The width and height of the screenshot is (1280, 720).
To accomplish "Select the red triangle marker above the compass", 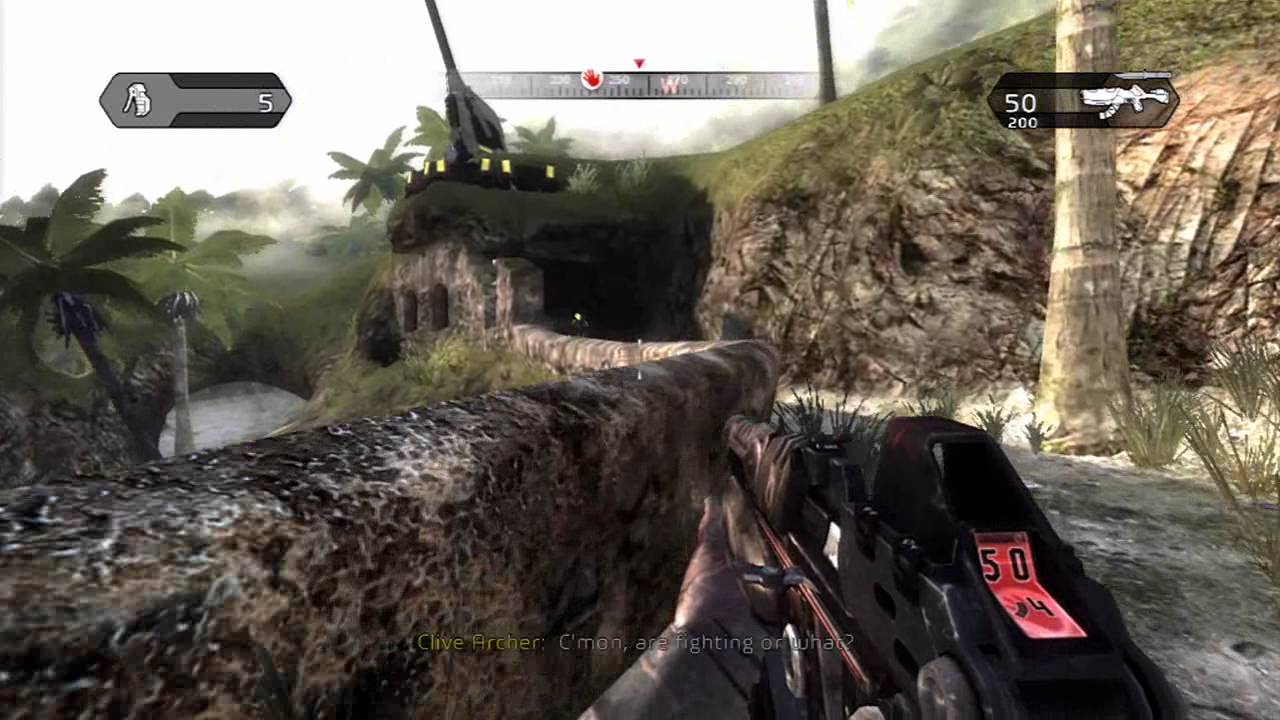I will coord(638,64).
